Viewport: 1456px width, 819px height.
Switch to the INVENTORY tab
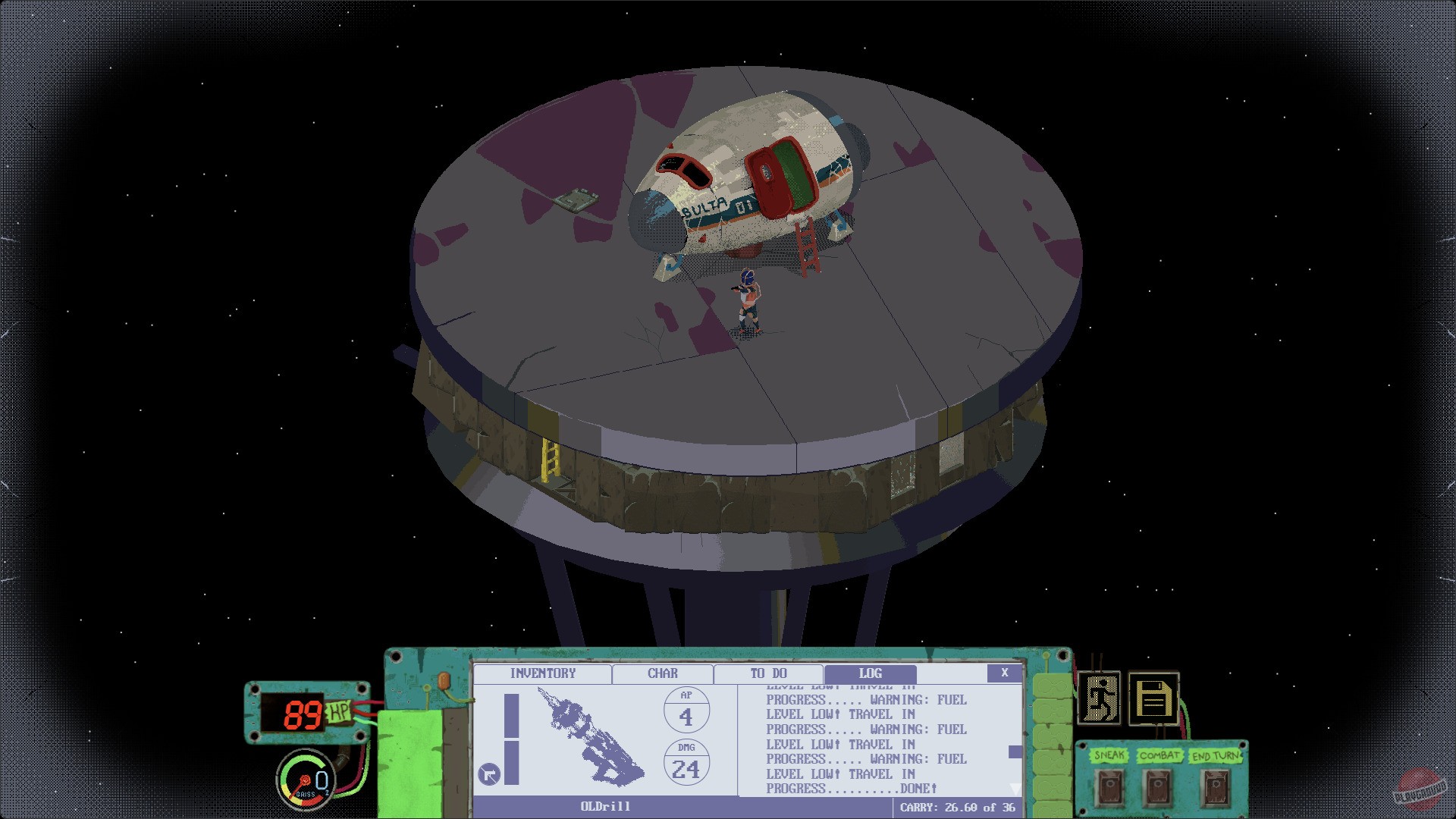click(x=544, y=673)
